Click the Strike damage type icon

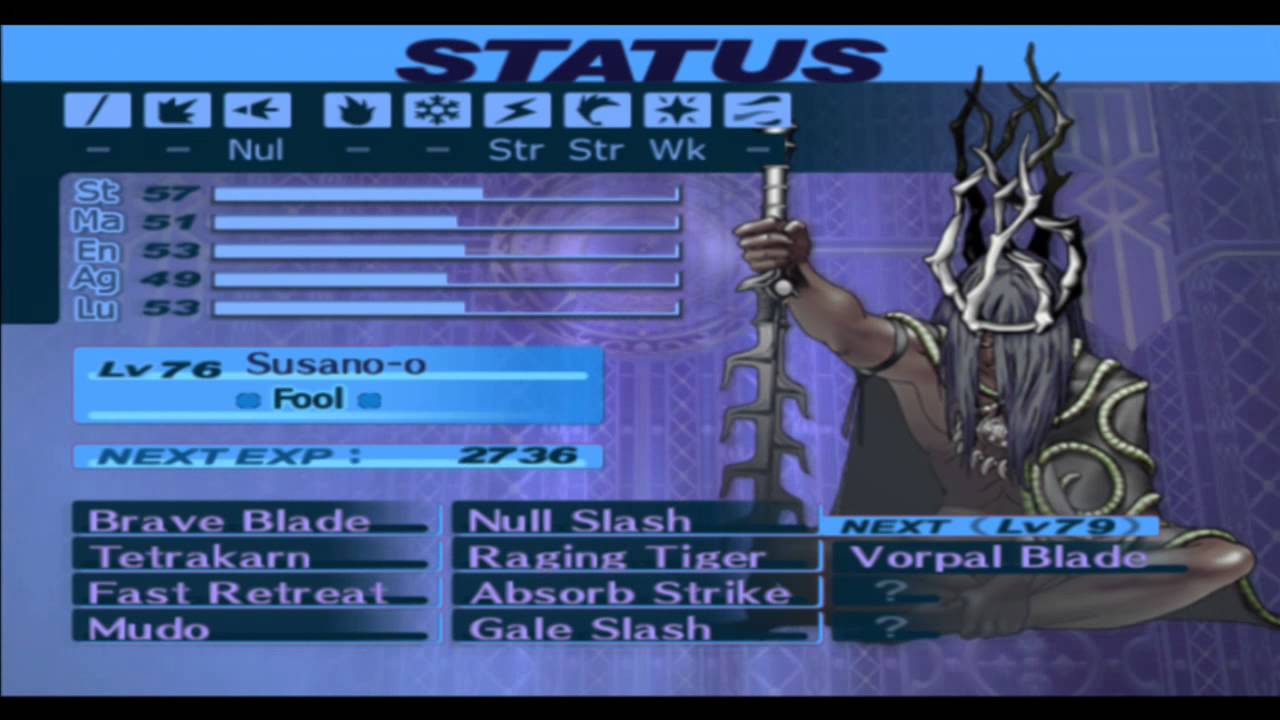click(x=177, y=110)
